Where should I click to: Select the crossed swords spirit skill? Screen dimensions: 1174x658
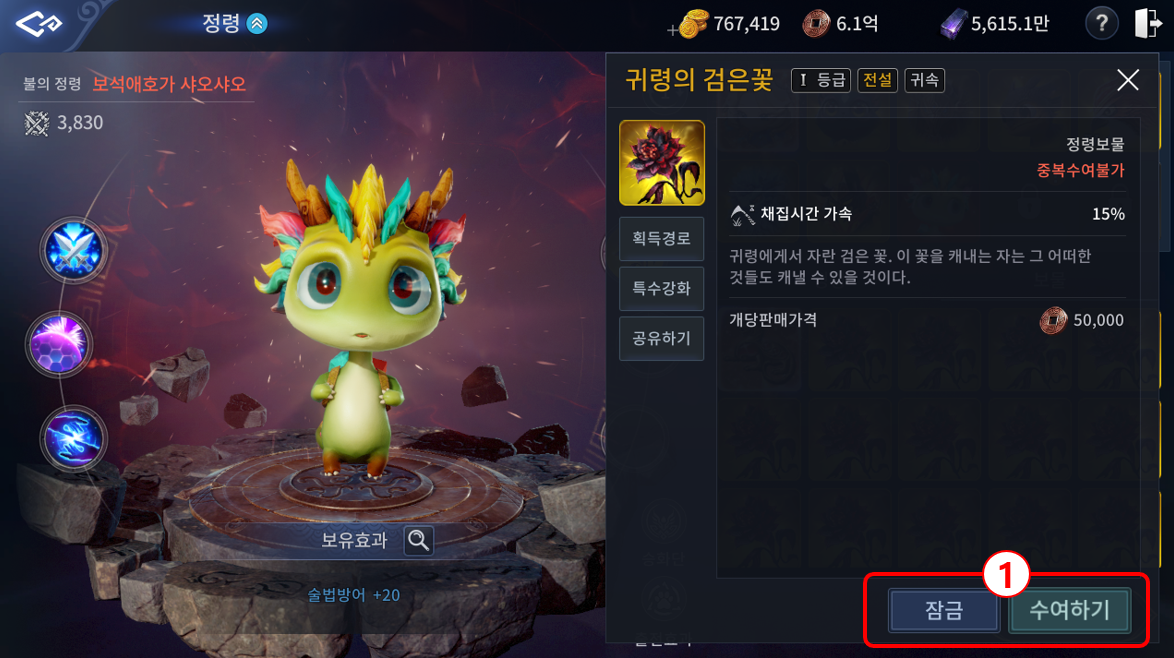[x=73, y=250]
